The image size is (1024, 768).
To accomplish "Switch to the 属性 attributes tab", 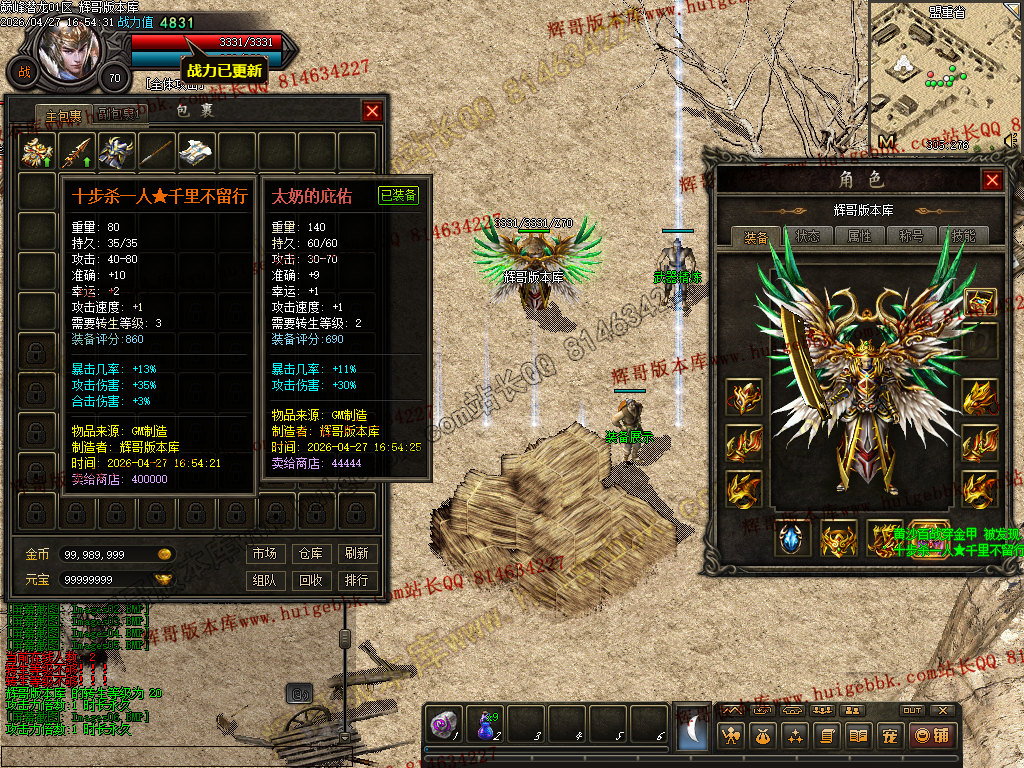I will (860, 236).
